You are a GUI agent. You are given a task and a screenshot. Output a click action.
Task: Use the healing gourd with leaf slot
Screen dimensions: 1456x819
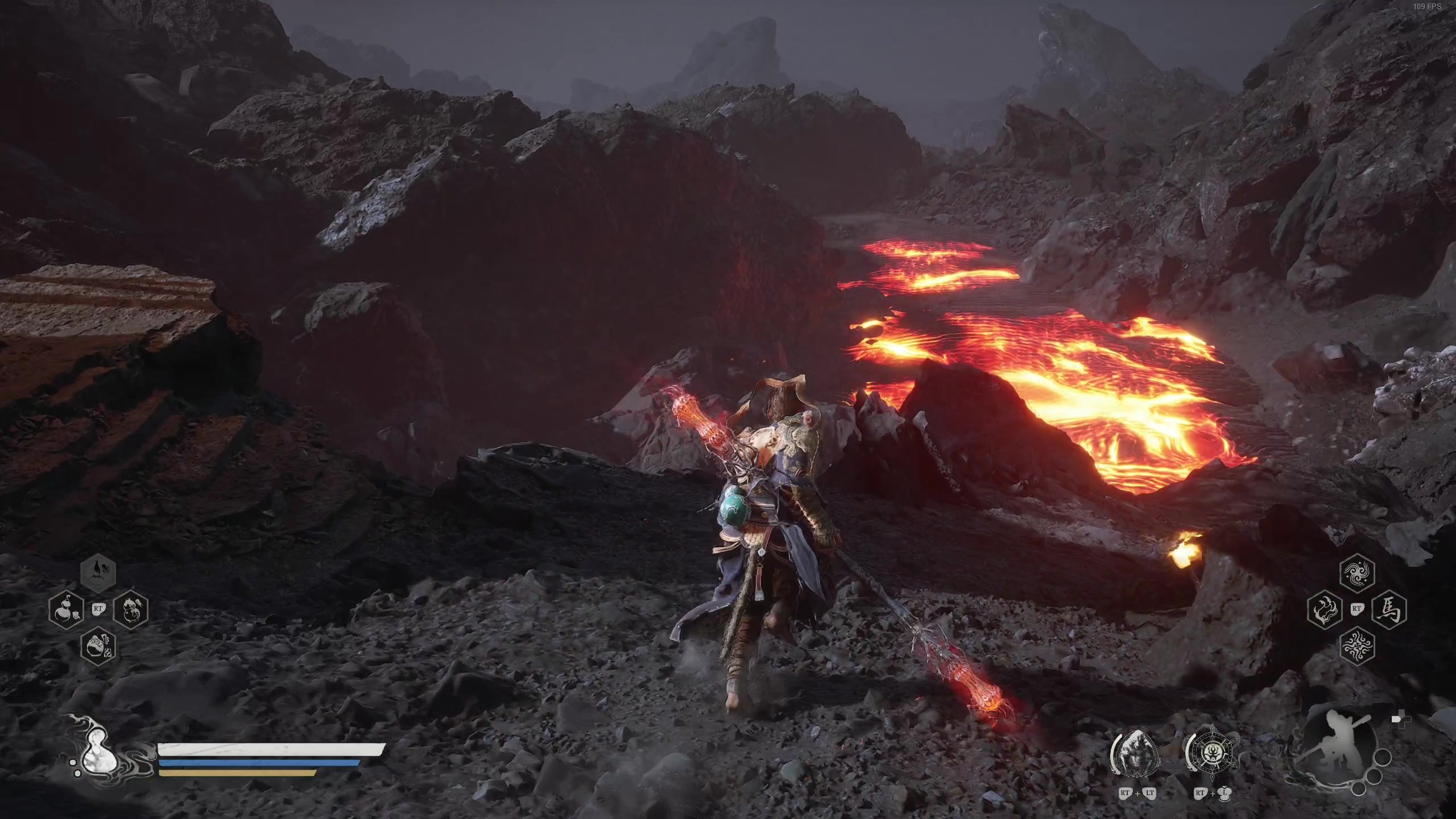[x=67, y=609]
